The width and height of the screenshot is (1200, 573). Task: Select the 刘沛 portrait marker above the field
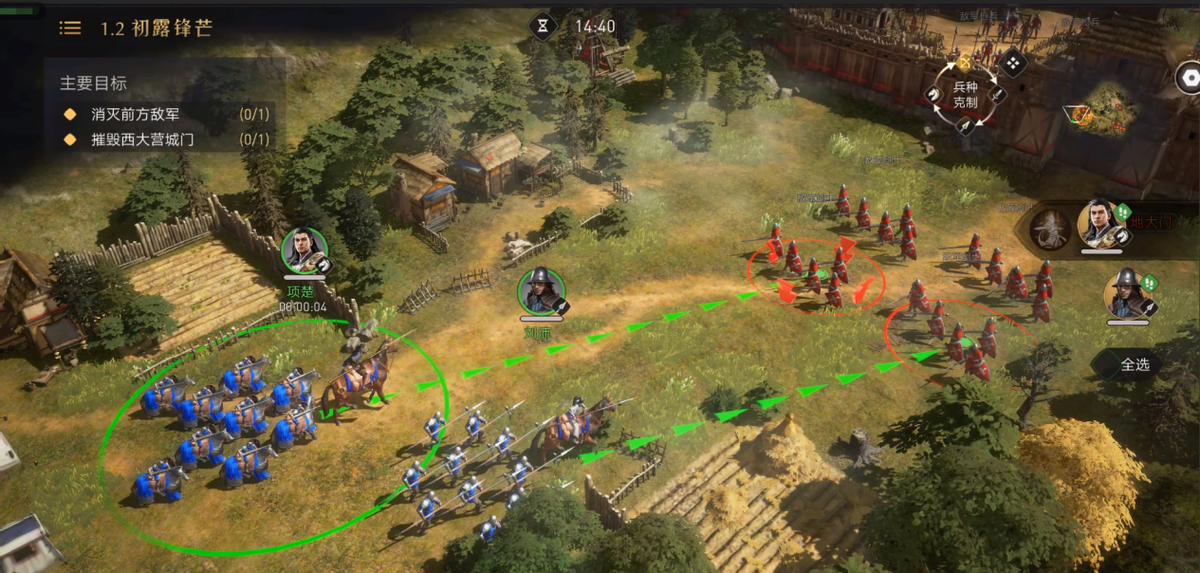541,291
